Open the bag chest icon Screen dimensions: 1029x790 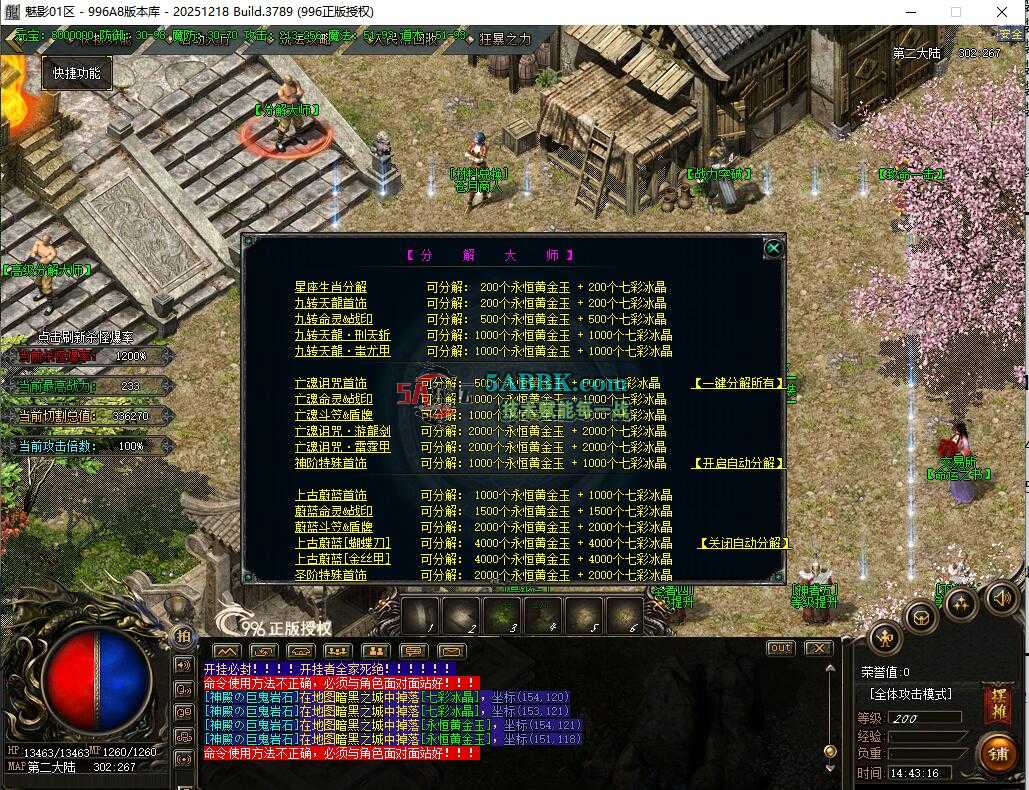point(920,617)
